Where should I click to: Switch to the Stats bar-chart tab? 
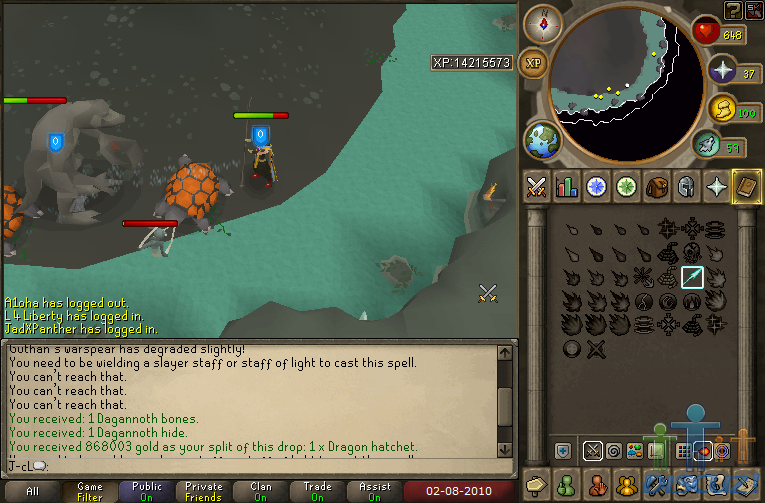[x=567, y=186]
